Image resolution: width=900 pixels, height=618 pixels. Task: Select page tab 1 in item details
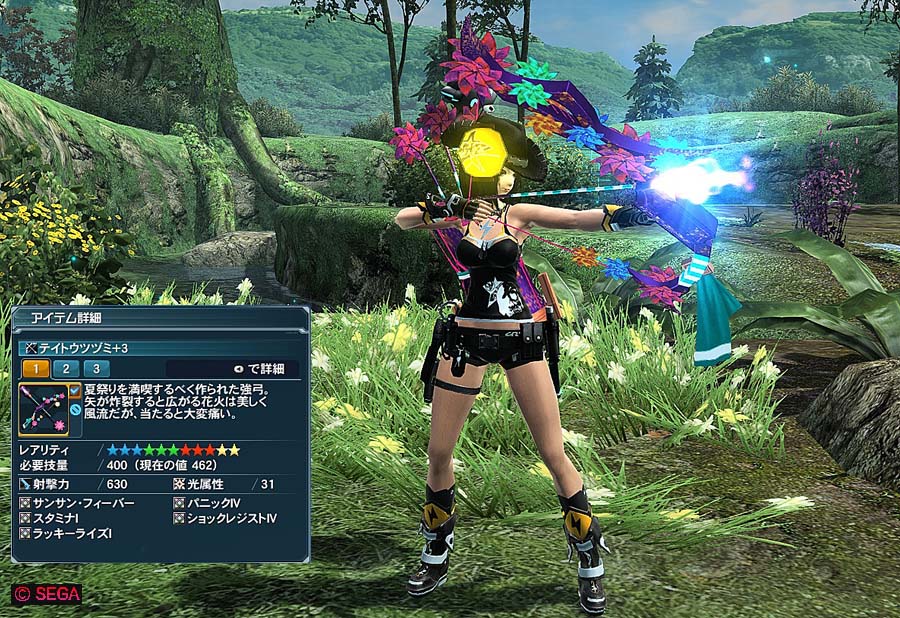coord(35,369)
